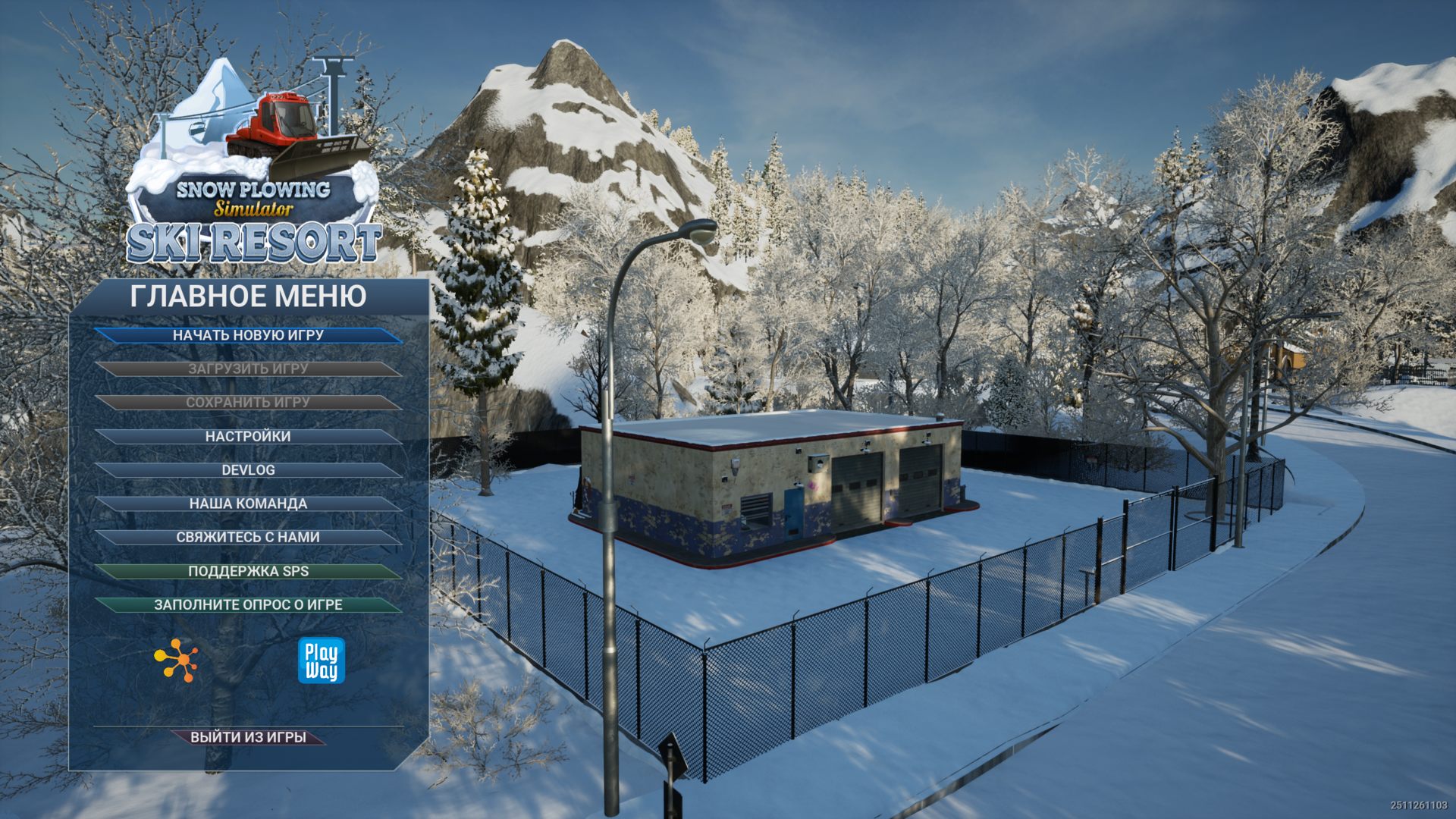Show the НАША КОМАНДА team page
Screen dimensions: 1456x819
pyautogui.click(x=248, y=504)
